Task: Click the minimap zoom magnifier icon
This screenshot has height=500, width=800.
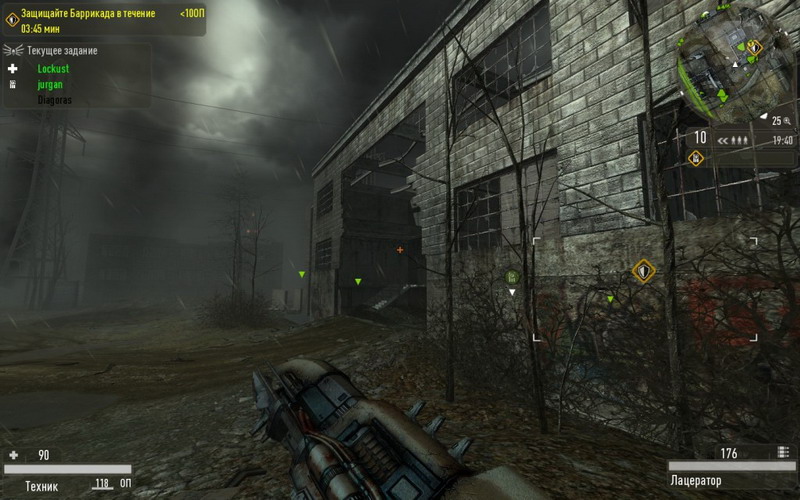Action: [x=787, y=120]
